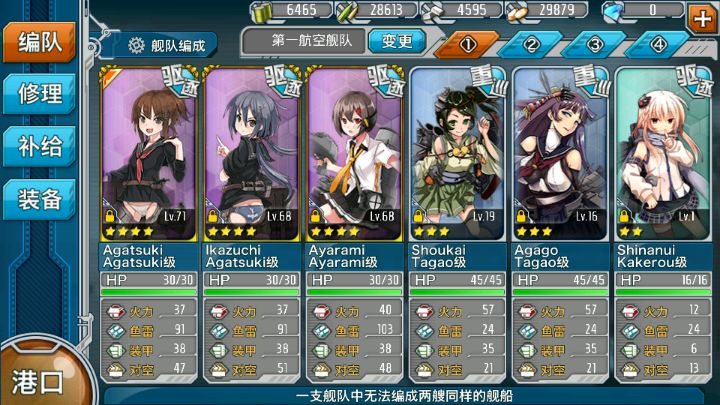Return to 港口 port screen
The height and width of the screenshot is (405, 720).
[38, 380]
